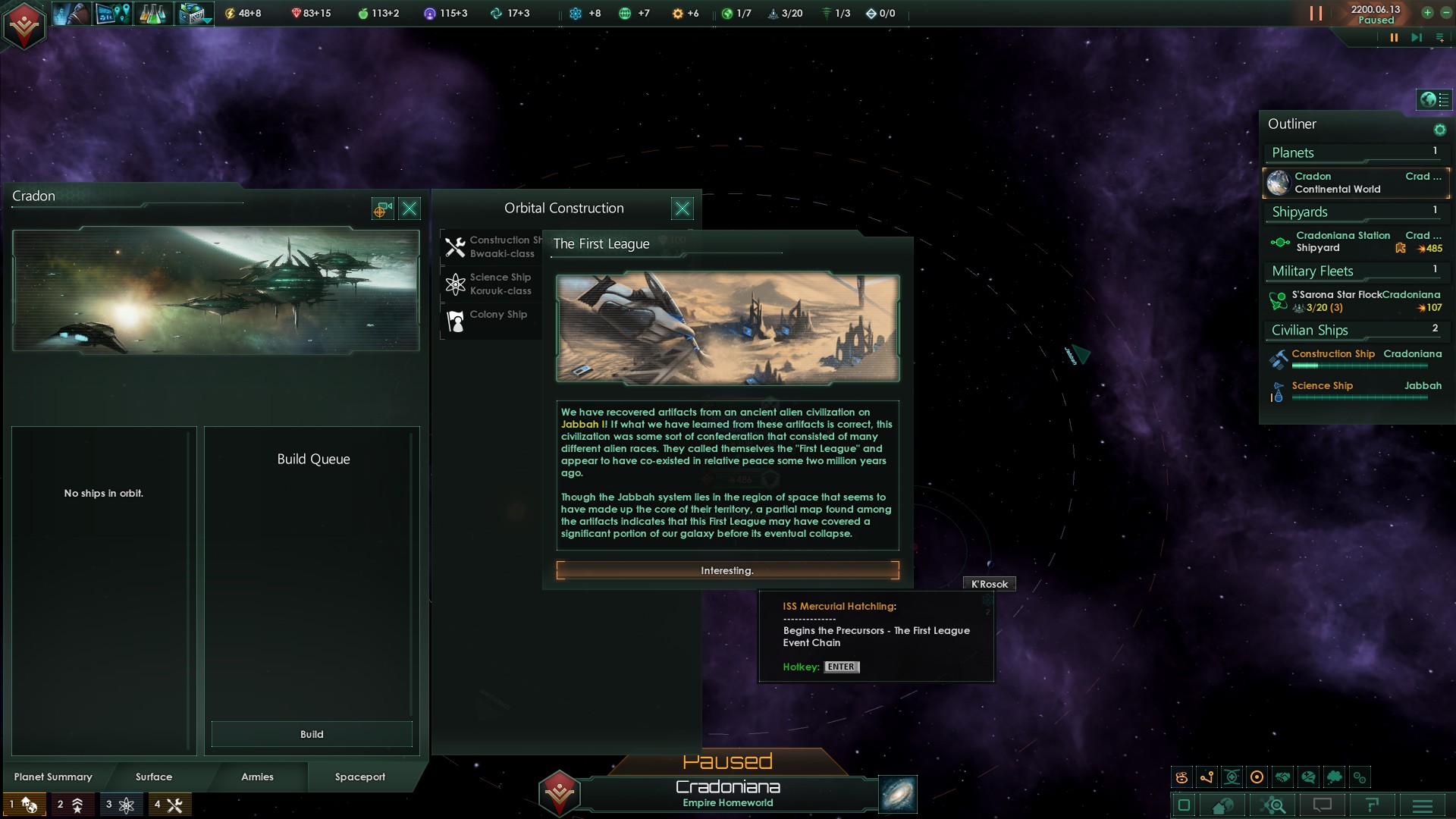Open the empire emblem menu
This screenshot has width=1456, height=819.
click(x=24, y=25)
